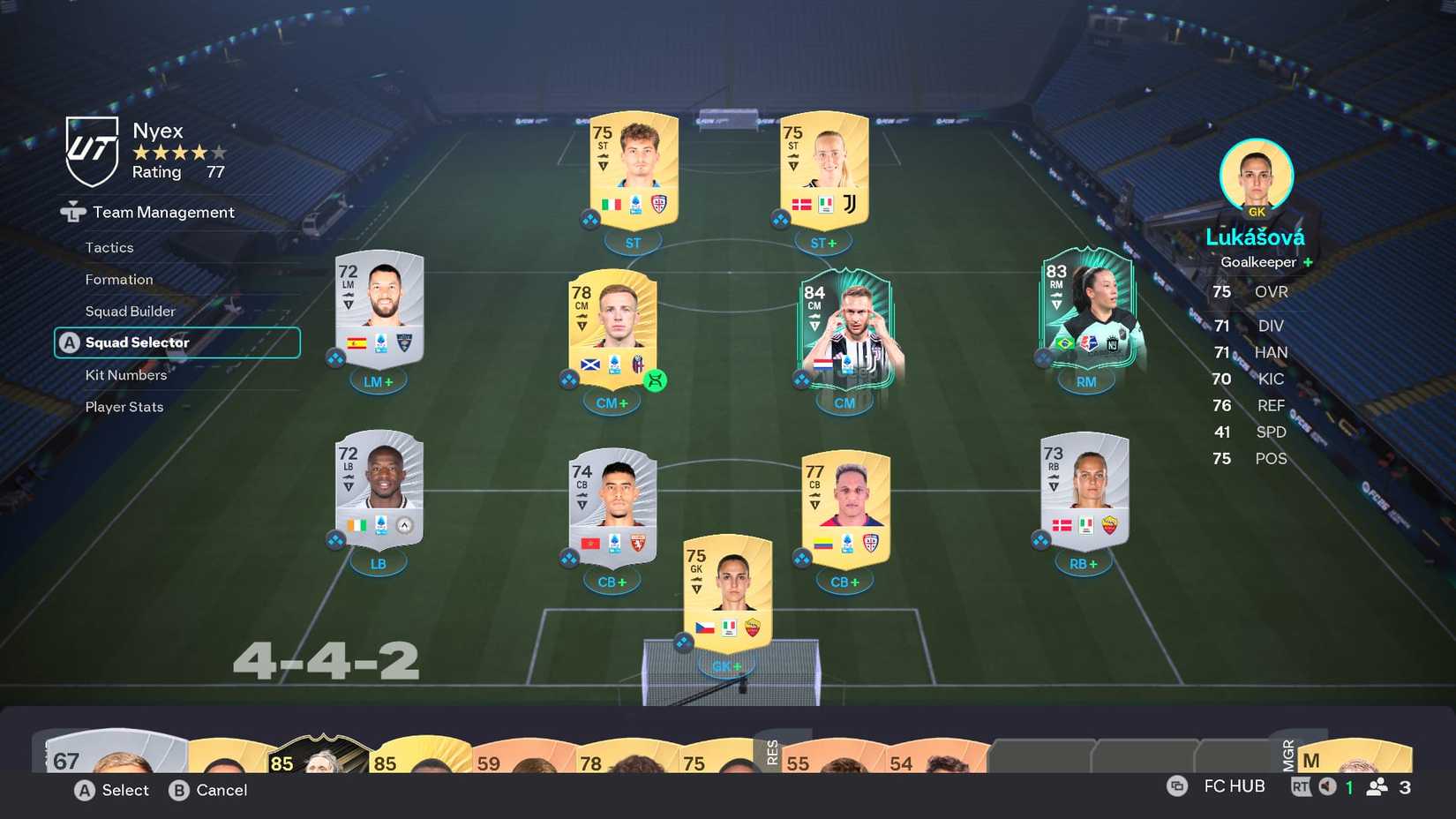1456x819 pixels.
Task: Select the dual-screen icon beside FC HUB
Action: click(x=1176, y=785)
